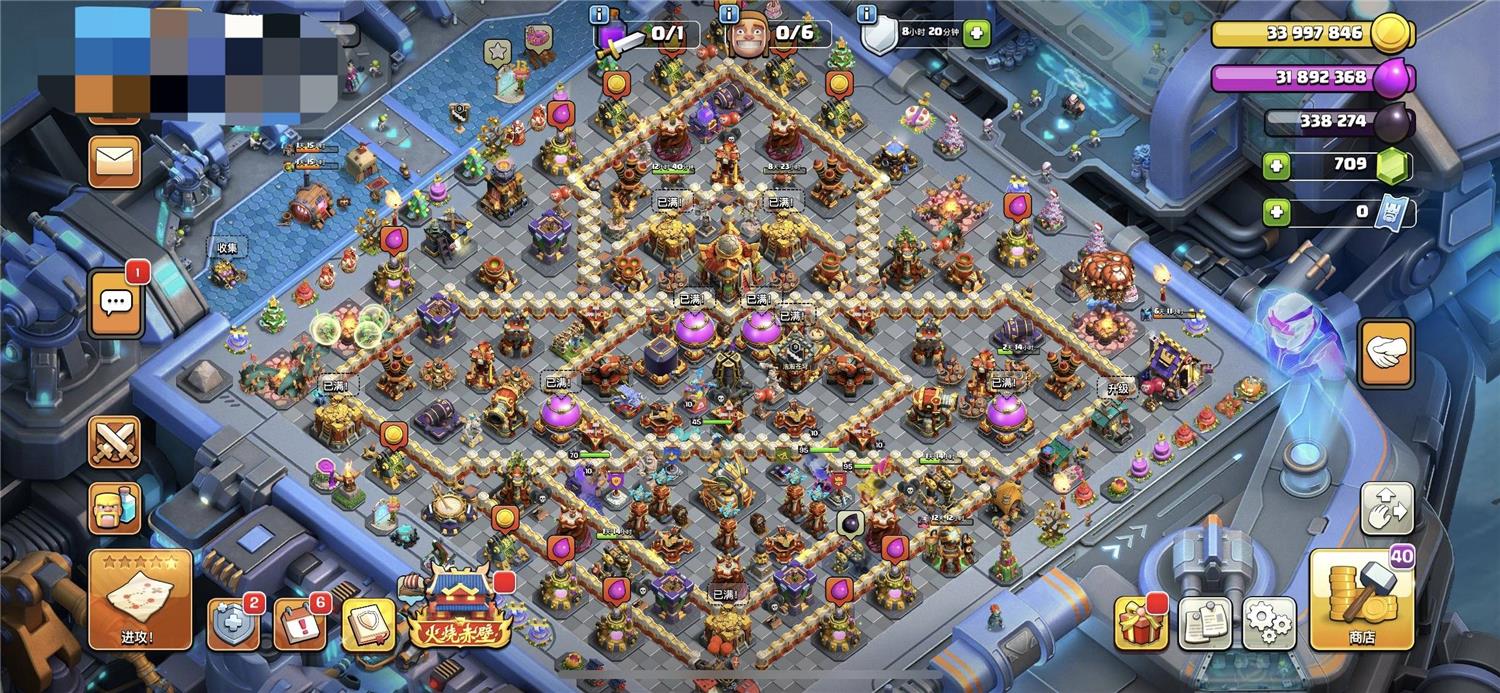Click the hand-and-arrows layout editor button
The width and height of the screenshot is (1500, 693).
[x=1387, y=509]
